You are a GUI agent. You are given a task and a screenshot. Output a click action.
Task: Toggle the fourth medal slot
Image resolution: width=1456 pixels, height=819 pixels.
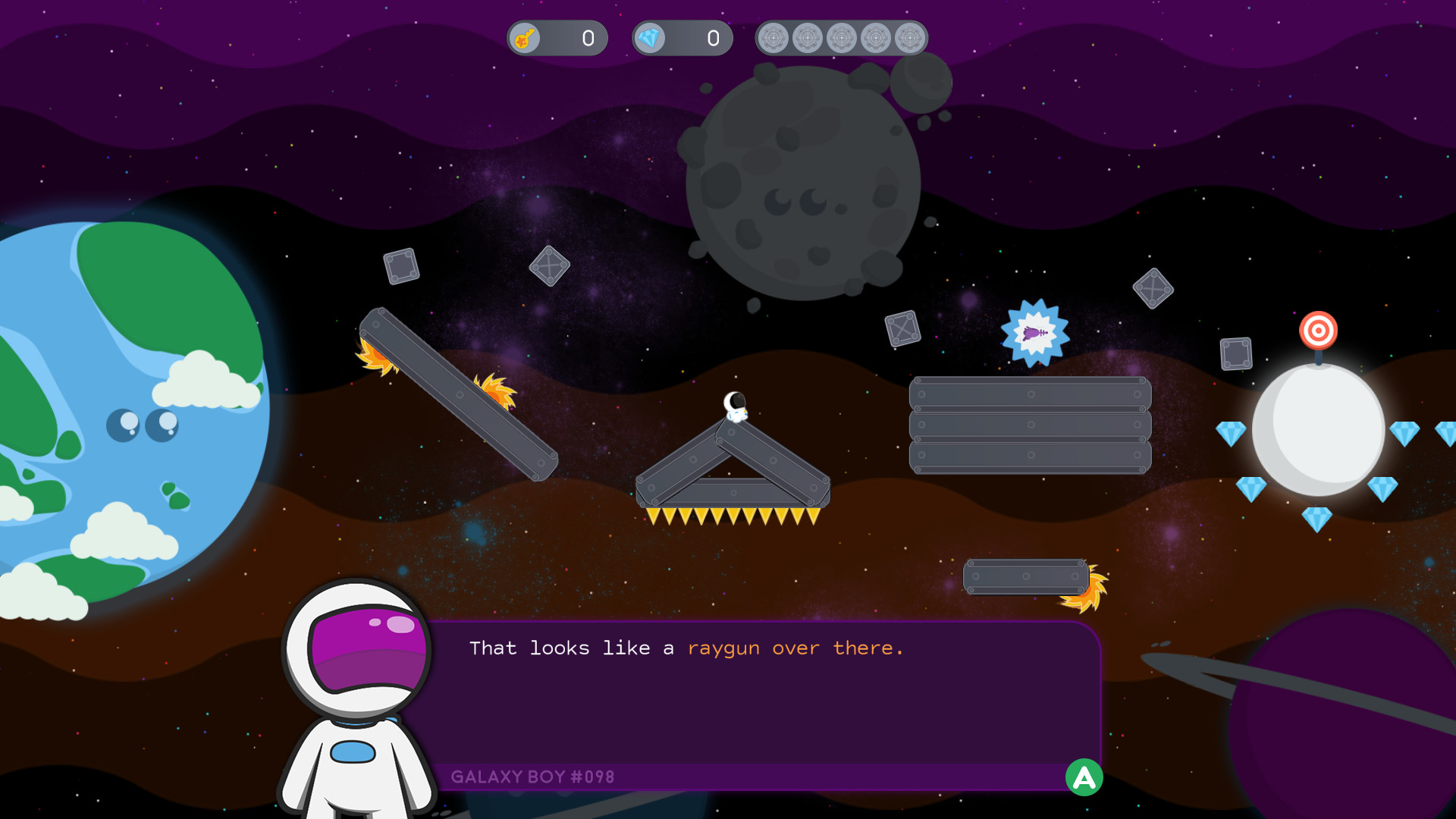[875, 36]
